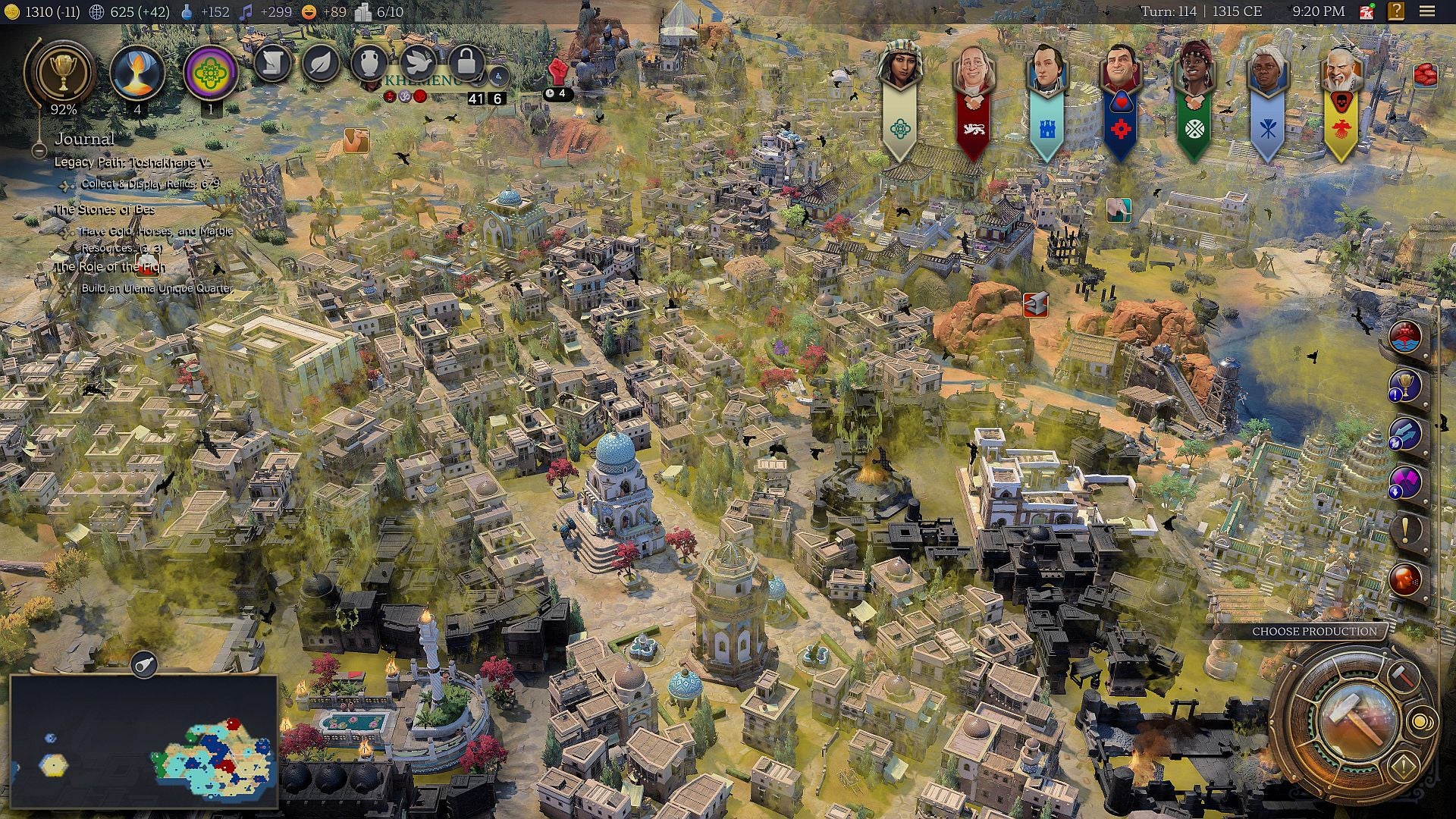Click the Journal header title
This screenshot has height=819, width=1456.
pos(86,140)
